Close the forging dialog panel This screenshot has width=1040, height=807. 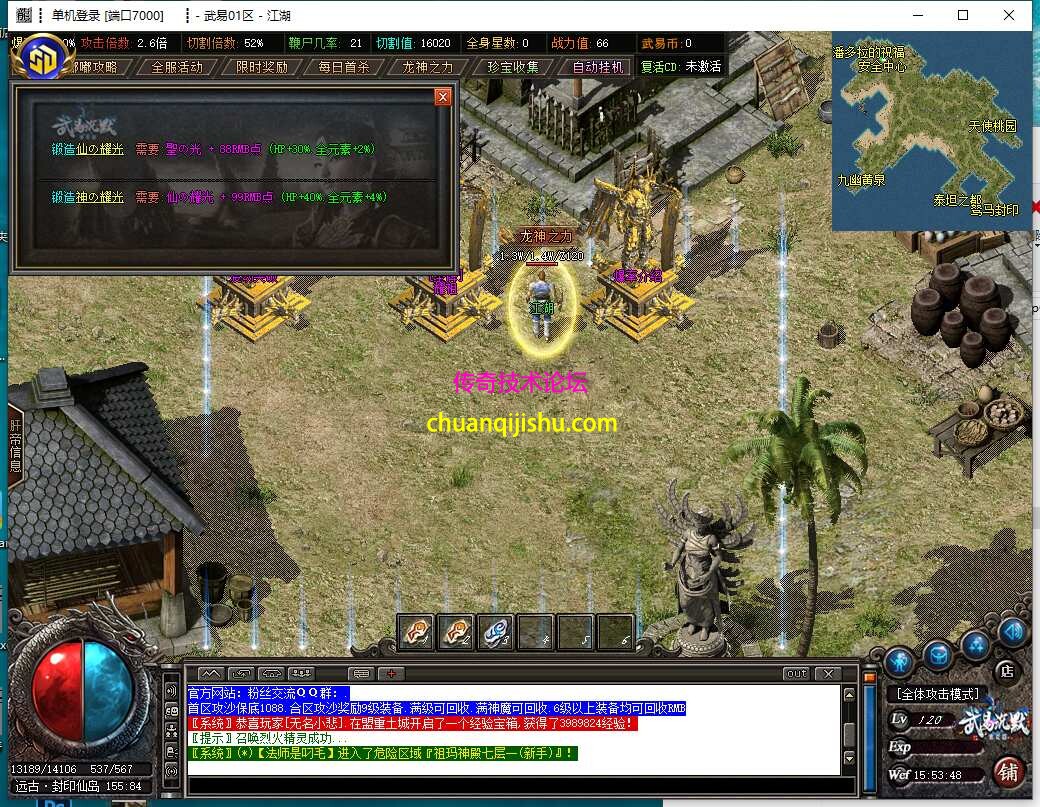[x=442, y=97]
